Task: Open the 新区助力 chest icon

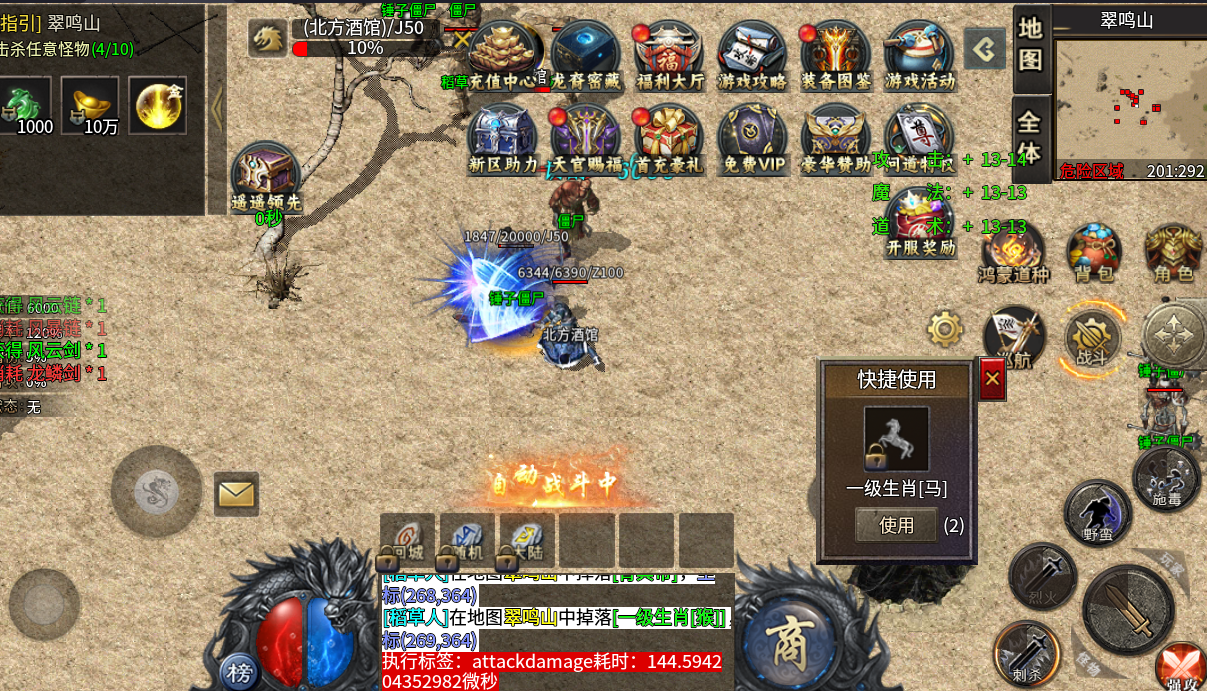Action: 503,138
